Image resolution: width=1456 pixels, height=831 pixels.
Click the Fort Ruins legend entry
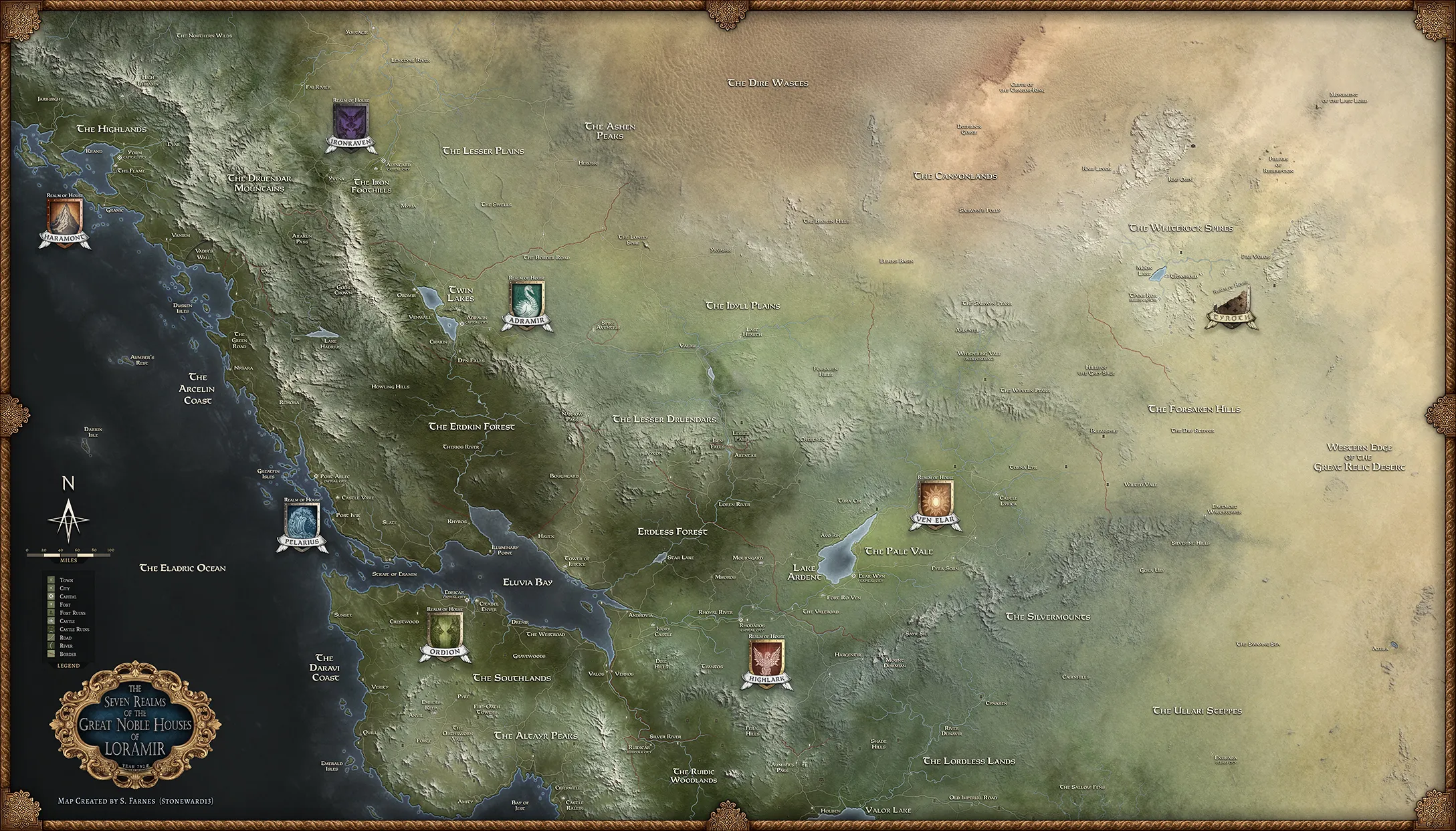click(x=72, y=613)
